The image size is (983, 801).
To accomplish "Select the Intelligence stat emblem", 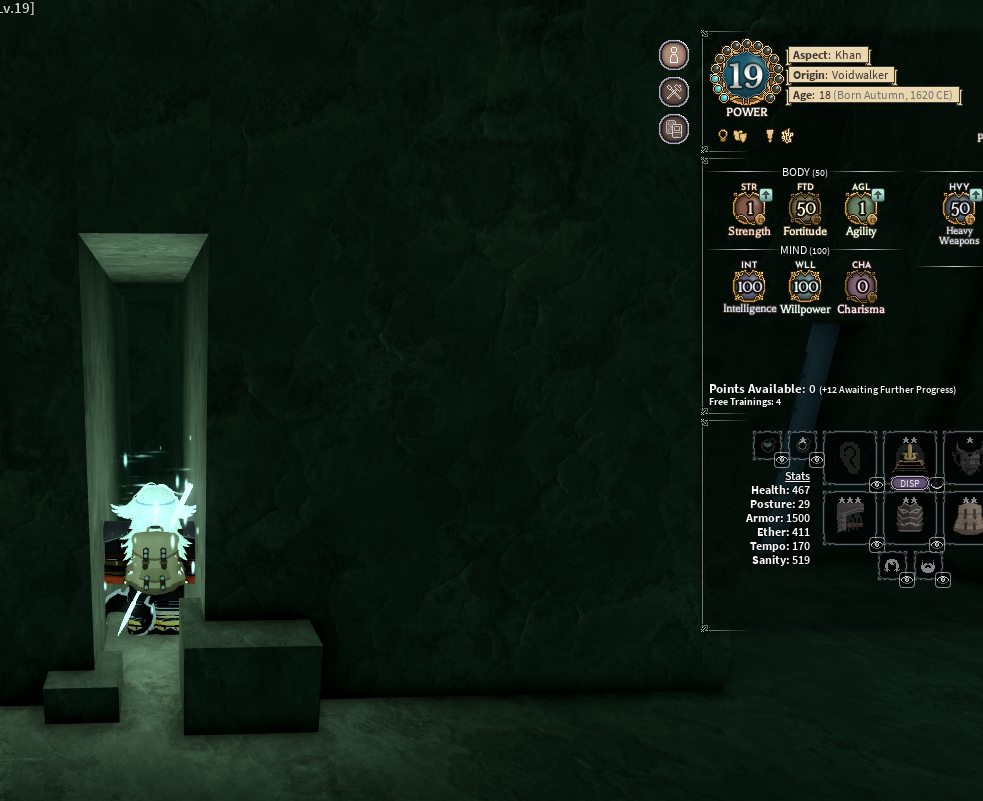I will 749,286.
